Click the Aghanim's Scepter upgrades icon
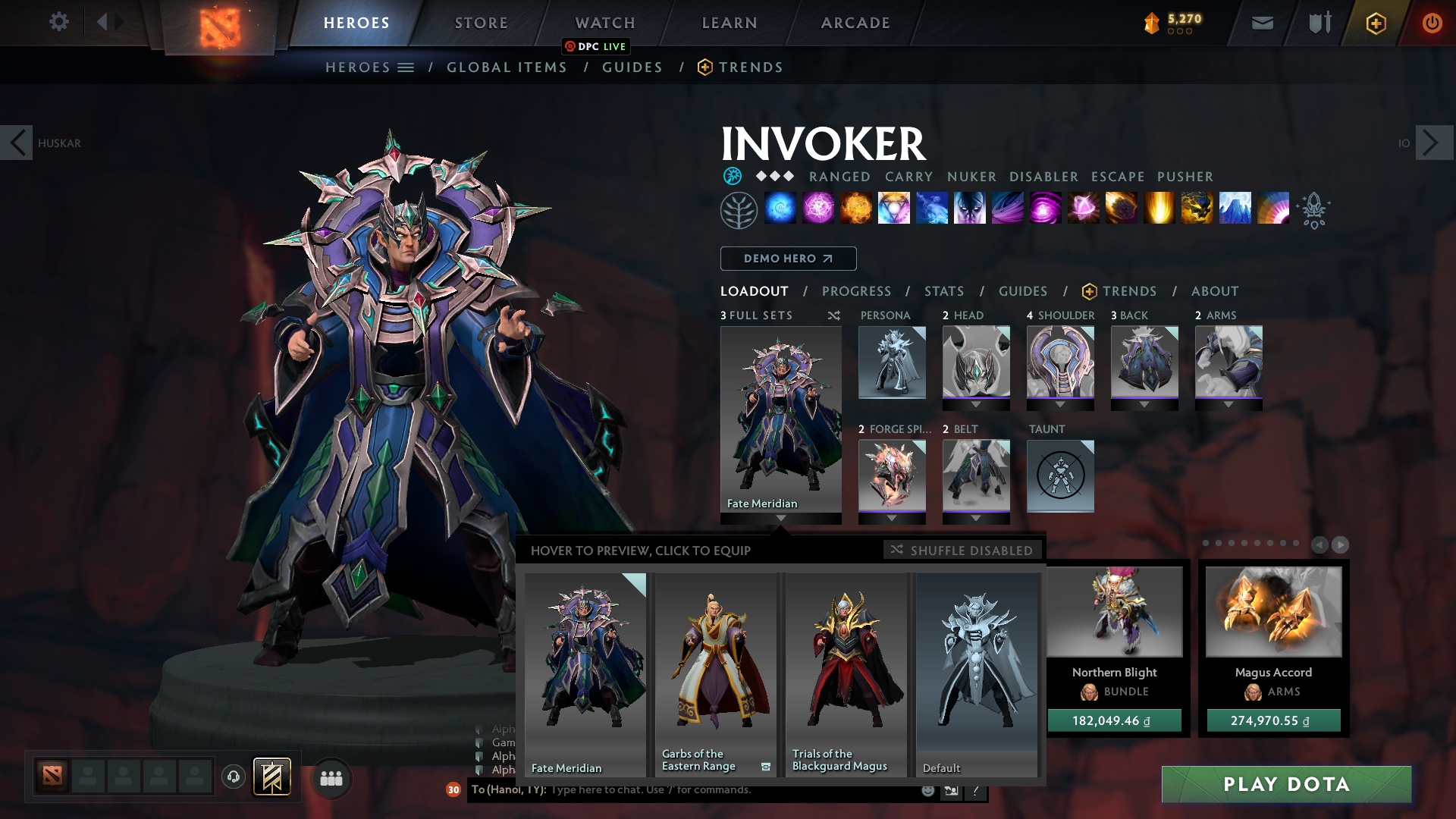Viewport: 1456px width, 819px height. [x=1314, y=210]
